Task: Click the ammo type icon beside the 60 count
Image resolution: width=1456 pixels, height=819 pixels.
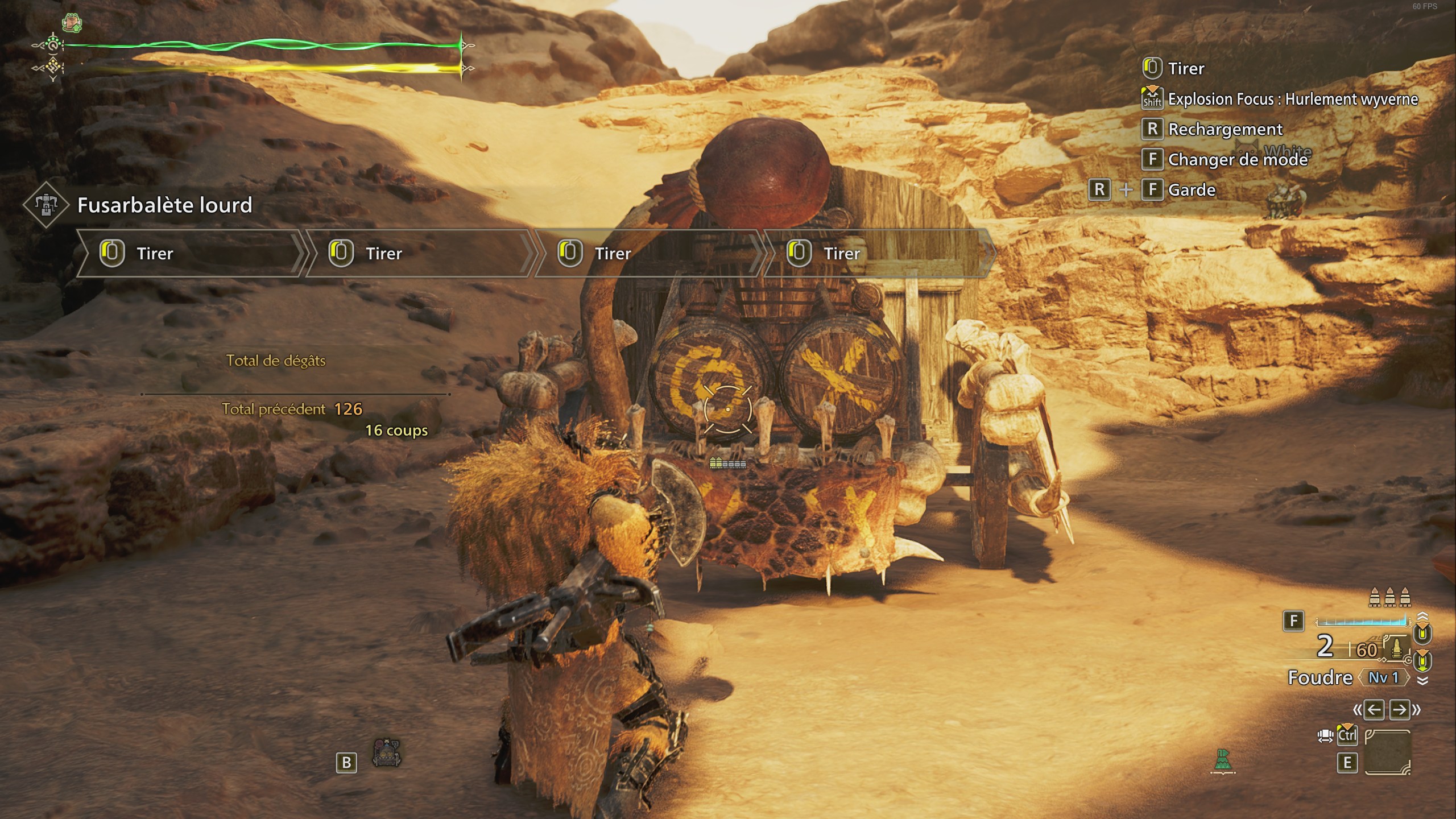Action: click(1395, 648)
